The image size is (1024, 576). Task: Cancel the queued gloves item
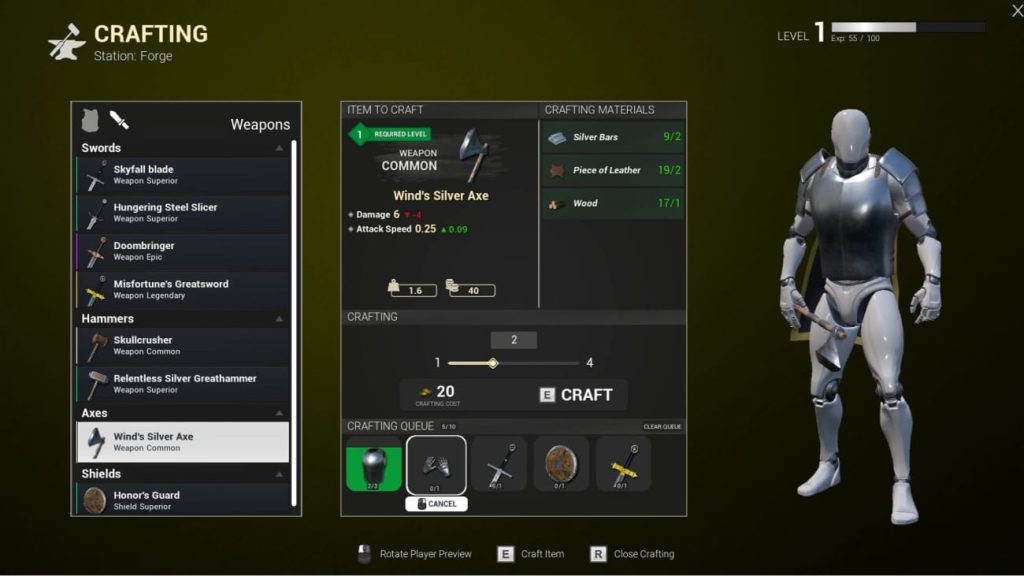pyautogui.click(x=436, y=504)
